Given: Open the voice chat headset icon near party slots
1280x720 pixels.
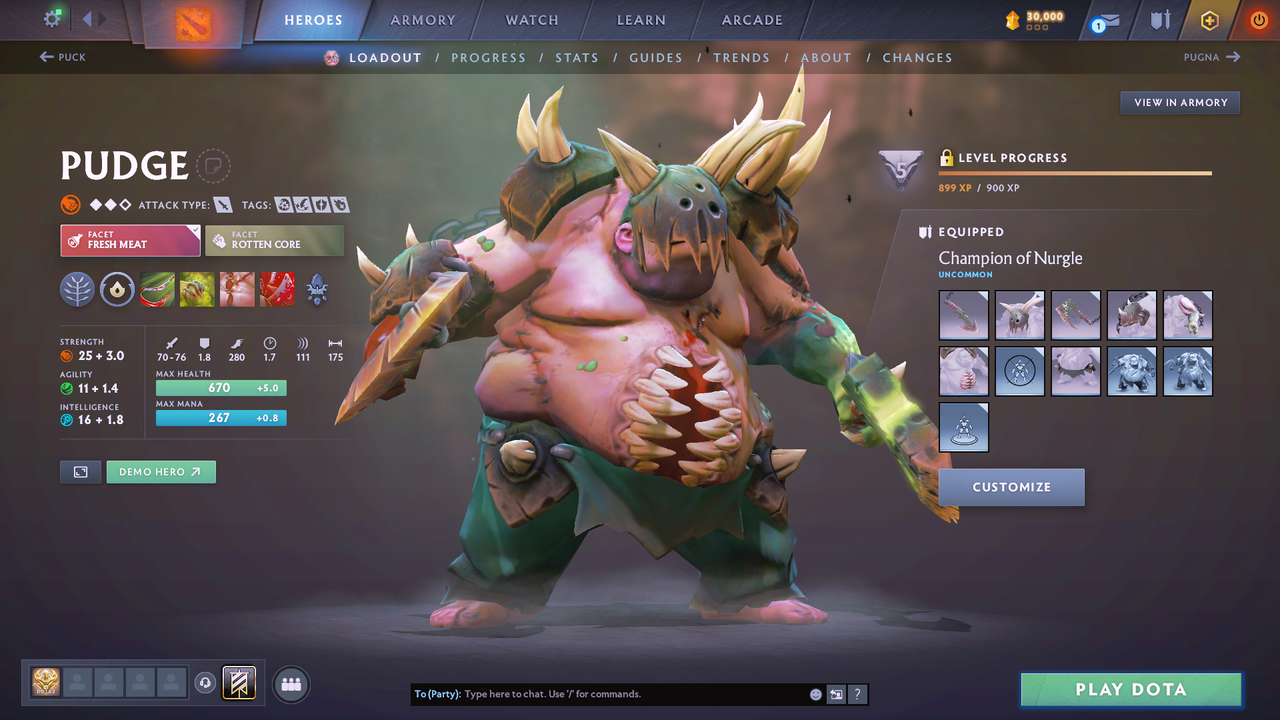Looking at the screenshot, I should pos(206,683).
